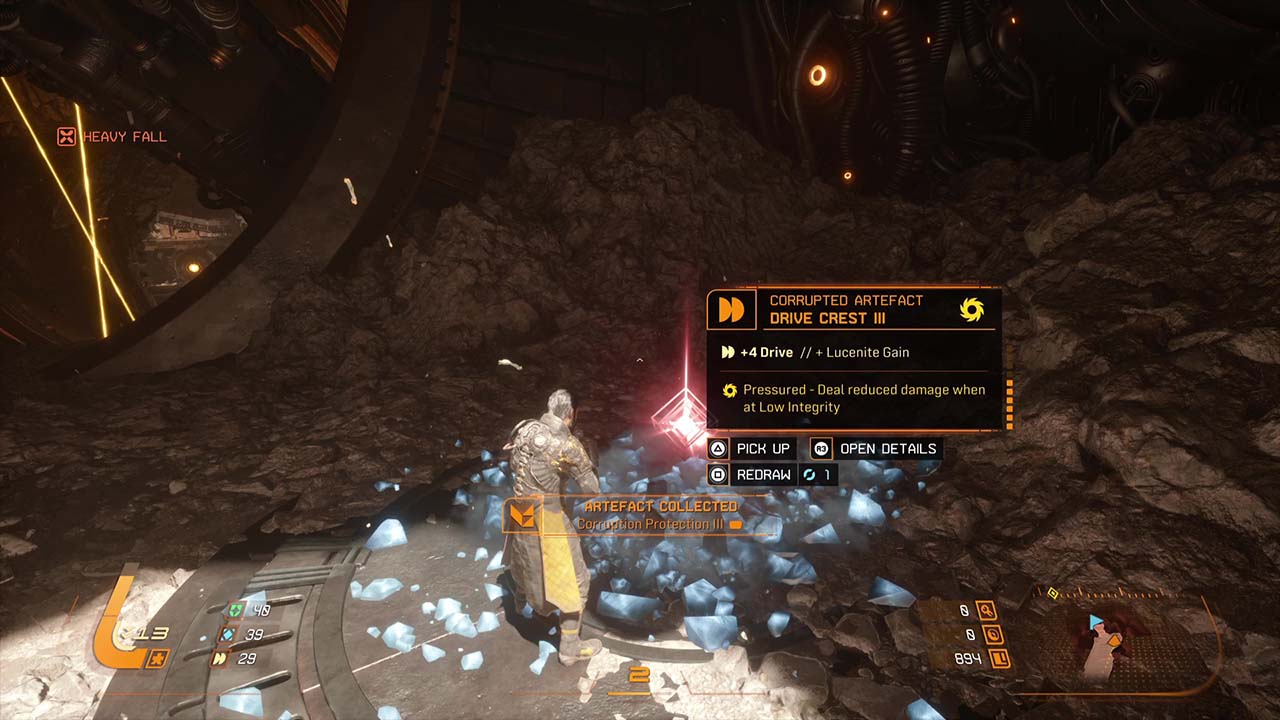
Task: Select the Heavy Fall status icon
Action: [66, 136]
